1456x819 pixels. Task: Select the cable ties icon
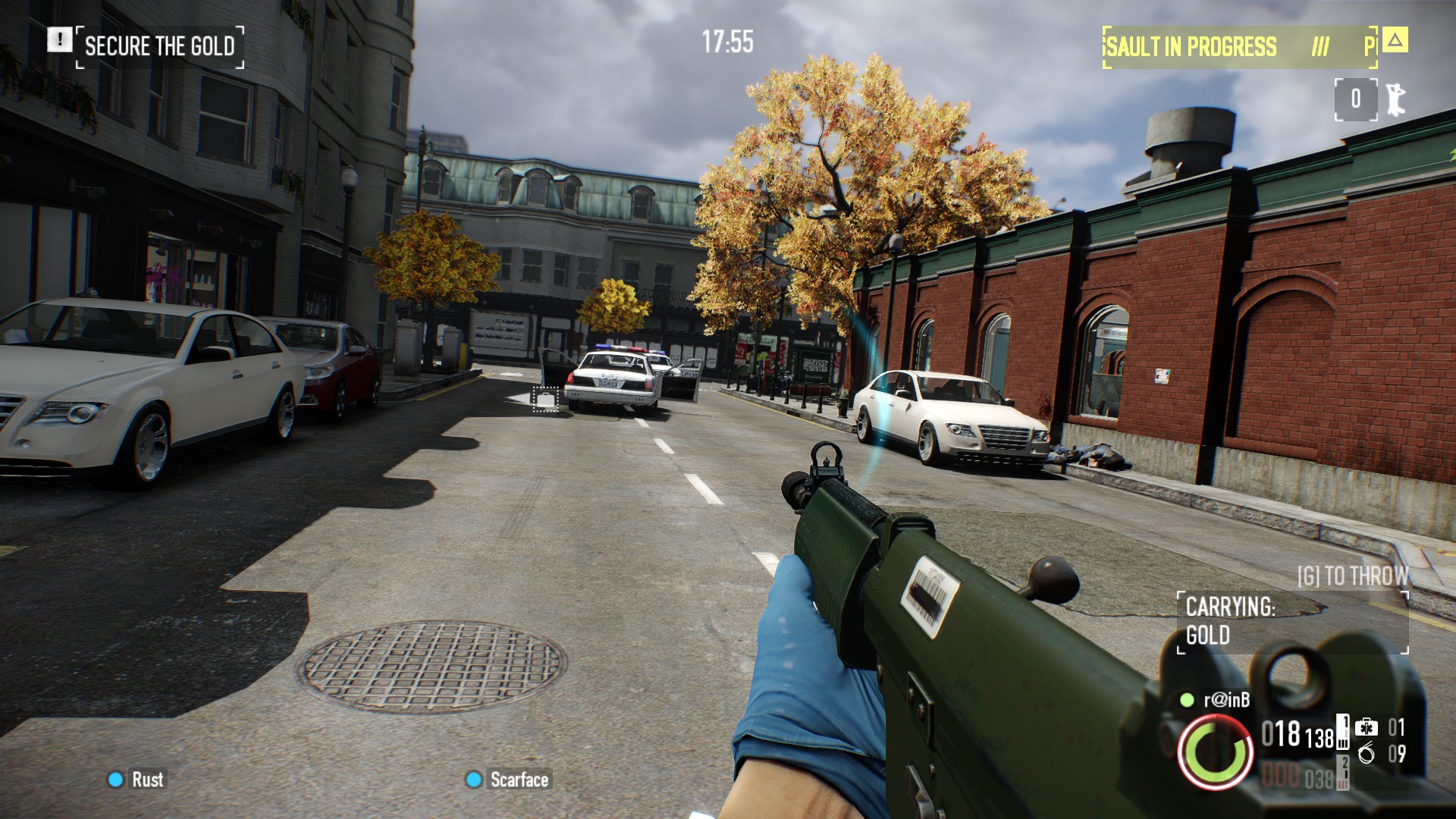[1366, 753]
